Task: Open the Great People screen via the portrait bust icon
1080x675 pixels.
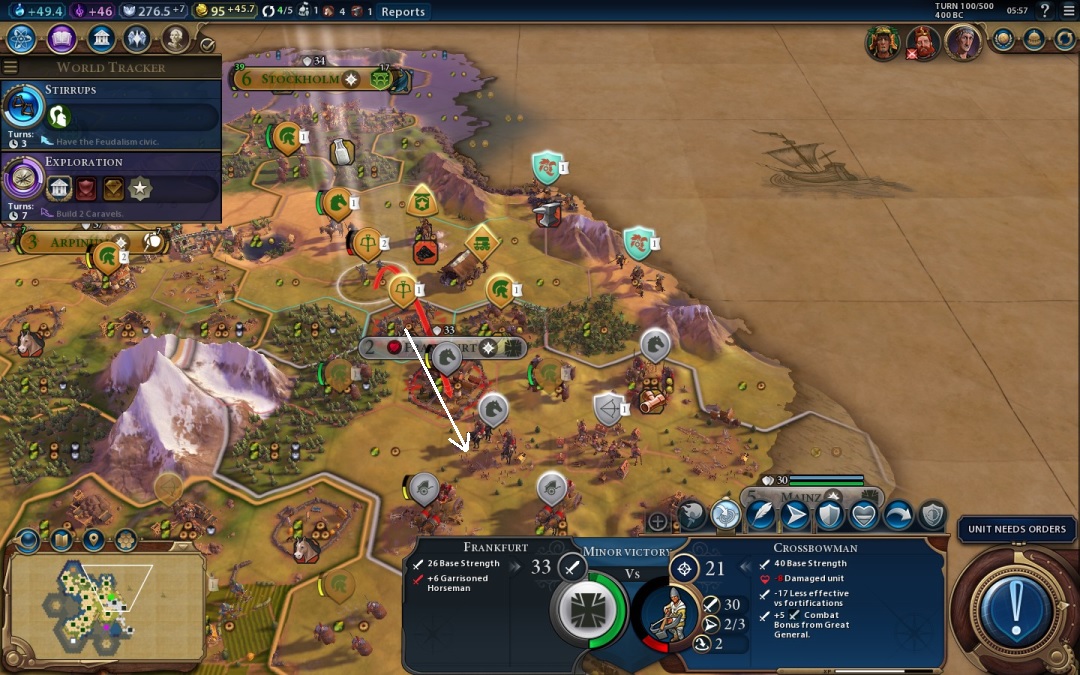Action: point(176,39)
